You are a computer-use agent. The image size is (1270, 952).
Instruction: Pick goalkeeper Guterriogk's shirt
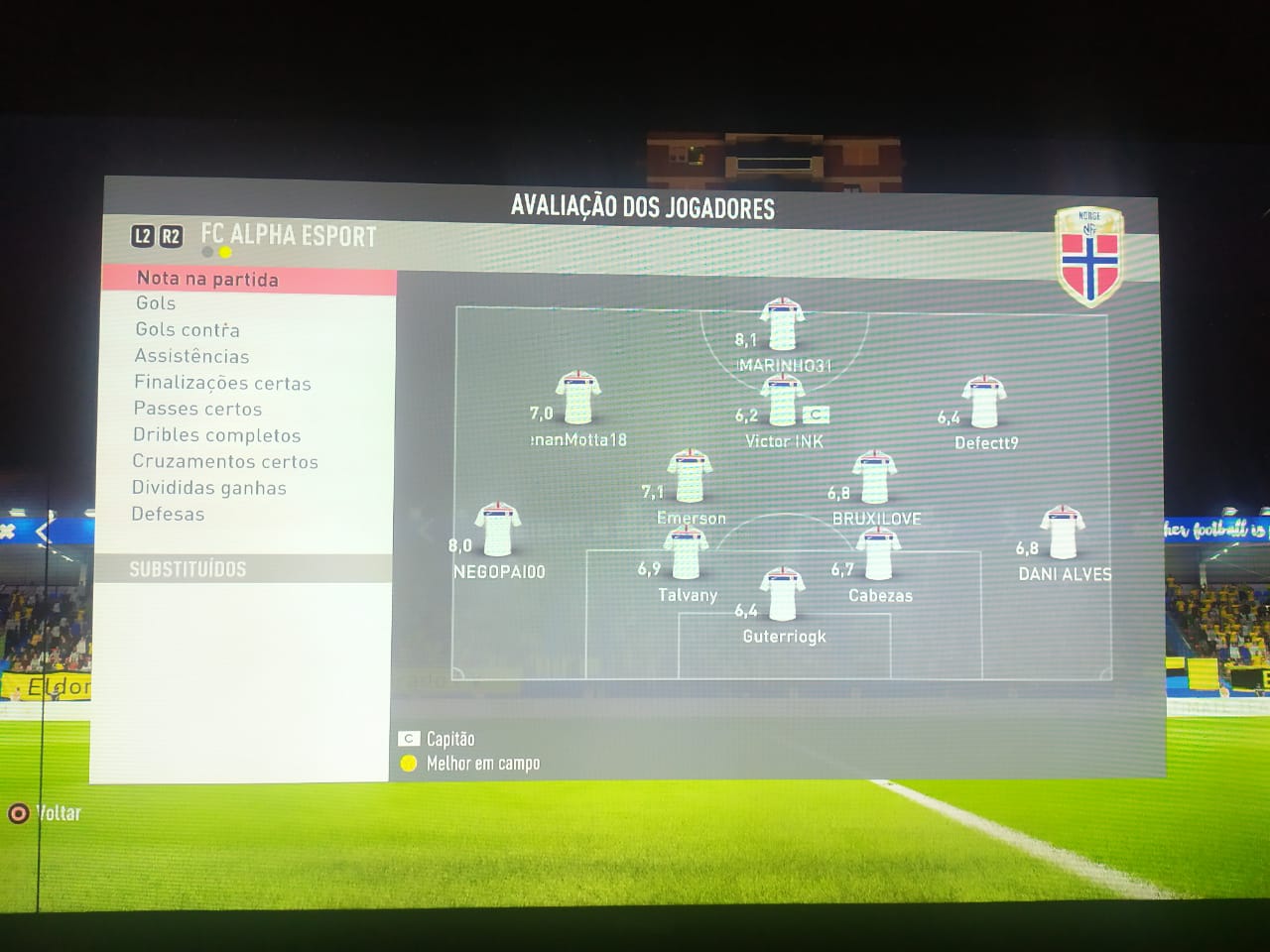pyautogui.click(x=783, y=593)
